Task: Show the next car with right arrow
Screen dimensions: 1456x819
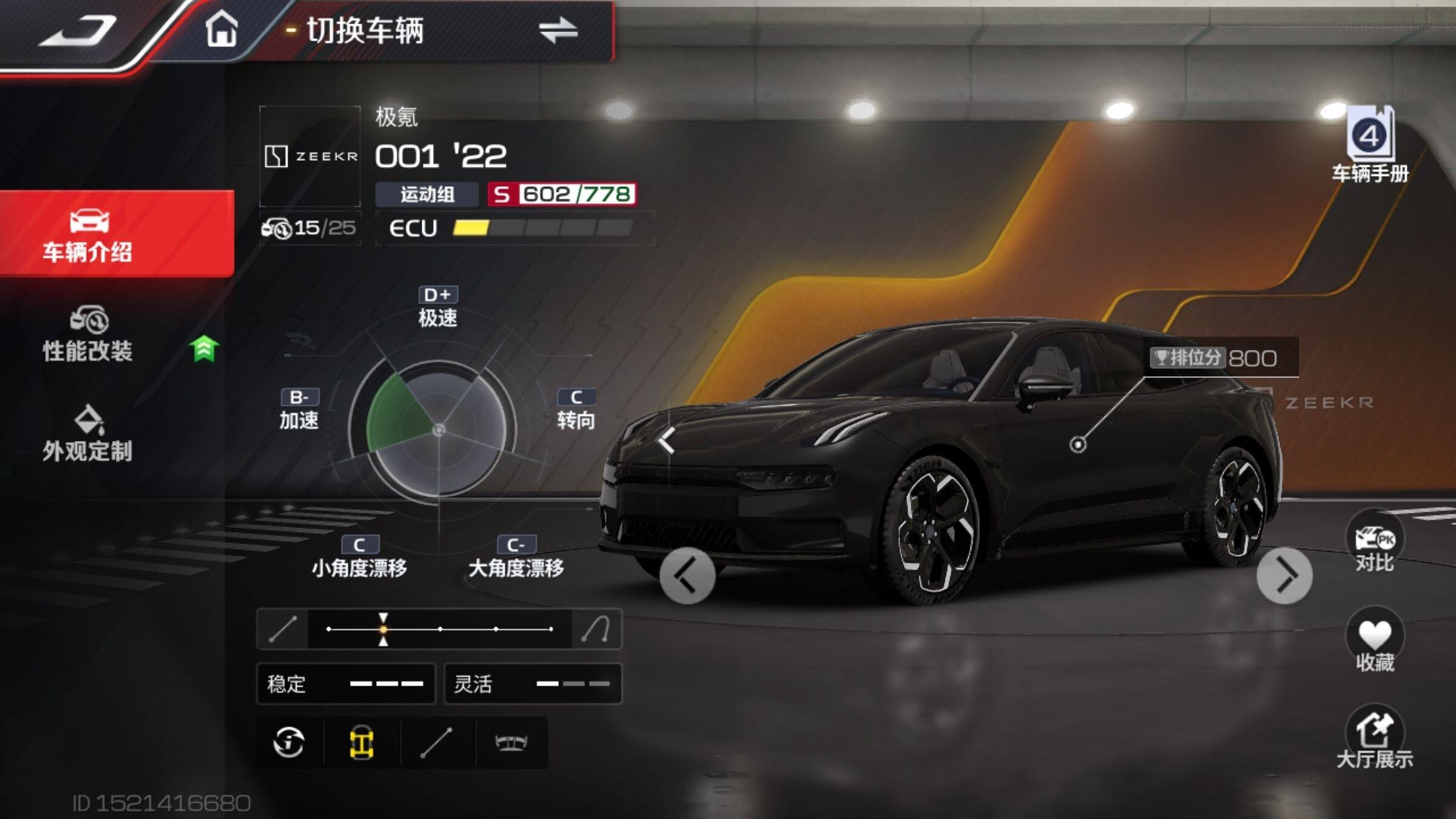Action: (x=1284, y=576)
